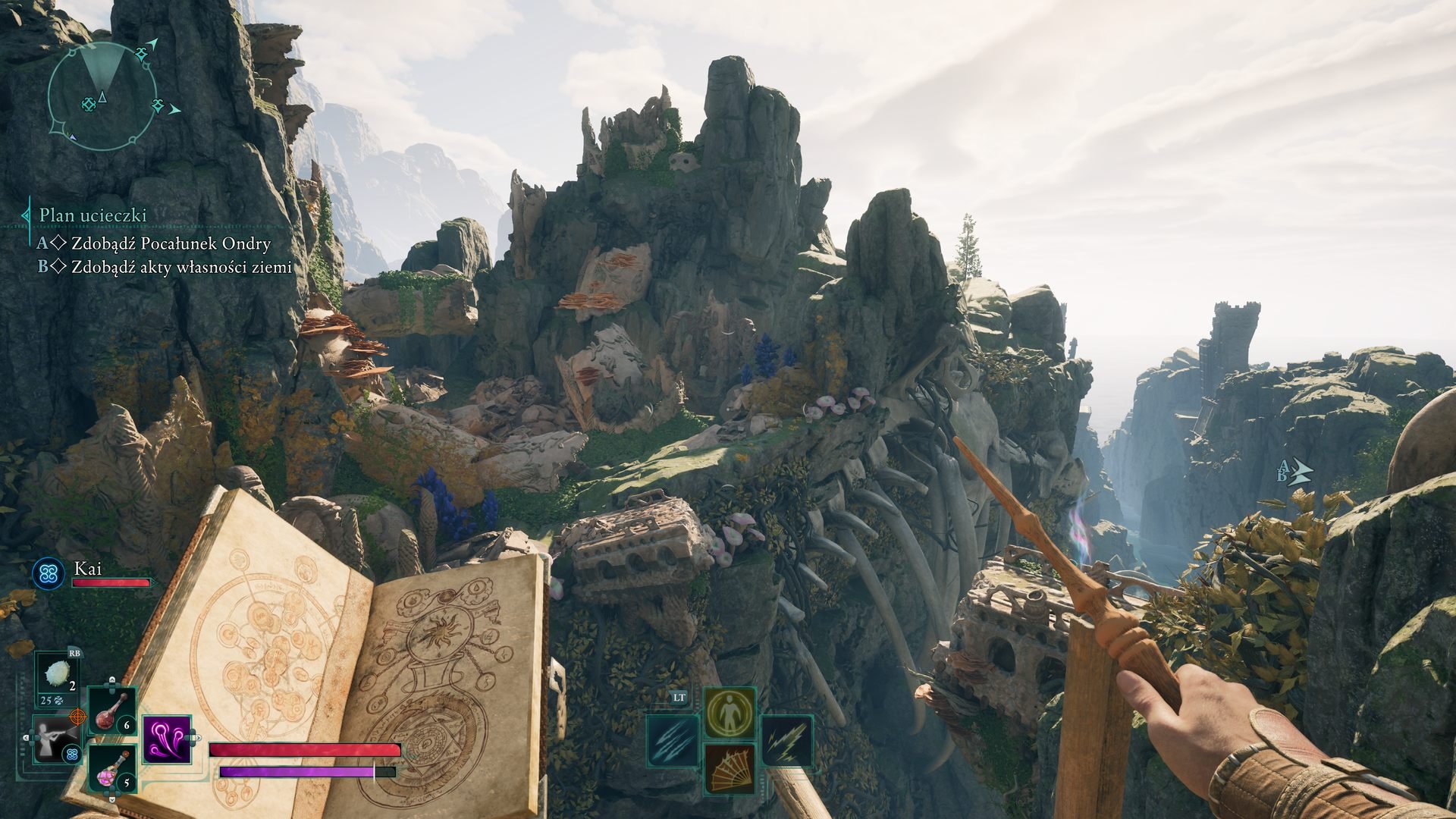Click Kai's companion portrait icon
This screenshot has width=1456, height=819.
tap(48, 573)
